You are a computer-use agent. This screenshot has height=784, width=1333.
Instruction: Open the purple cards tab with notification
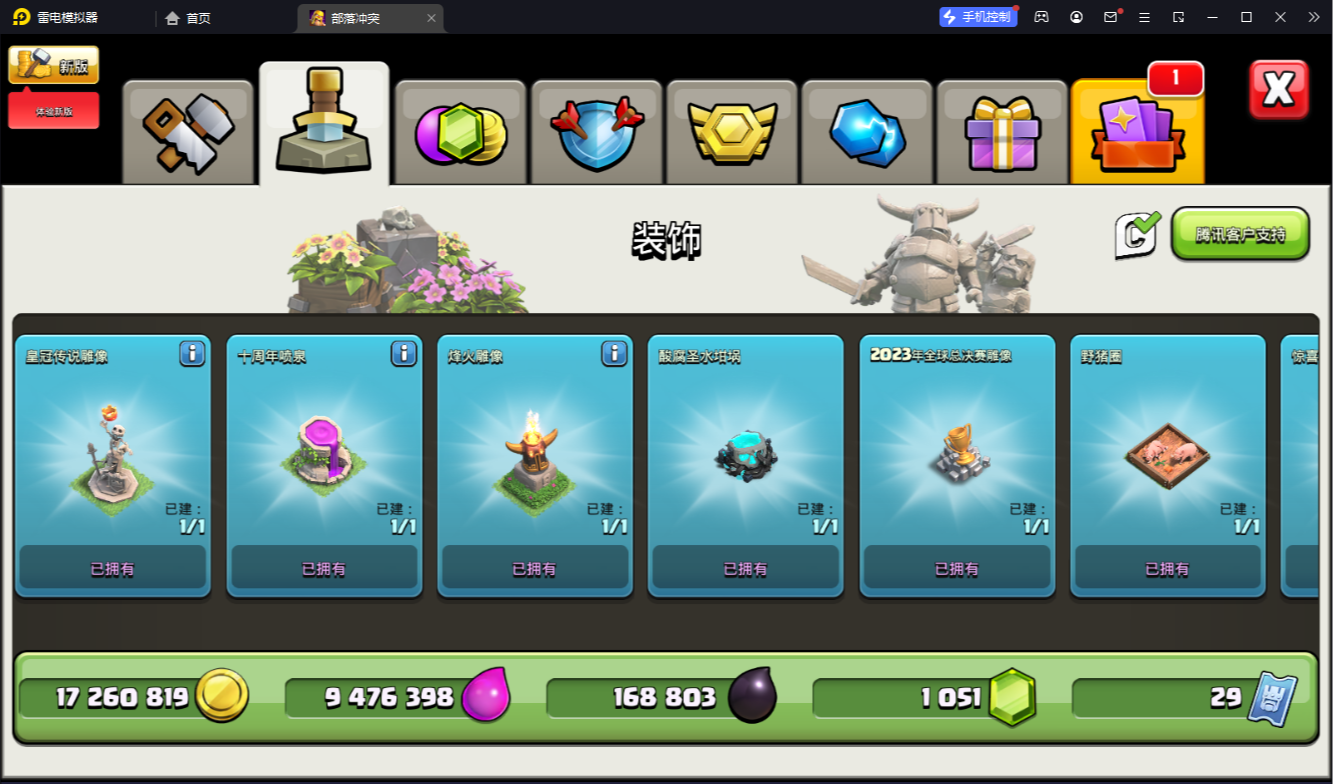point(1137,132)
